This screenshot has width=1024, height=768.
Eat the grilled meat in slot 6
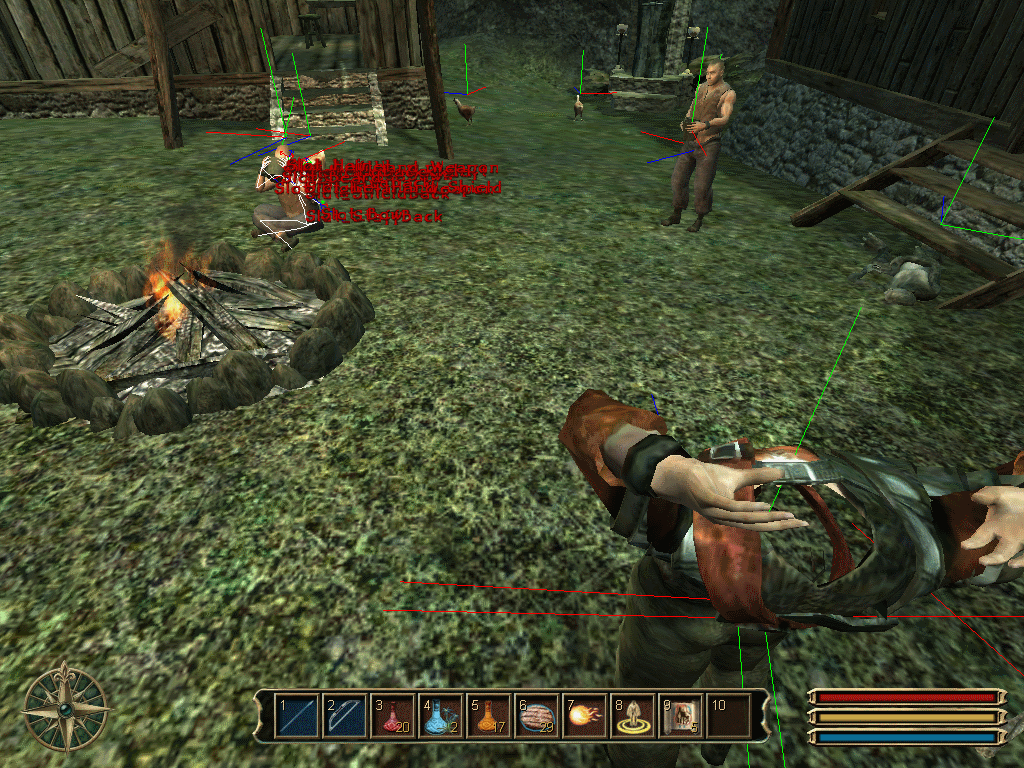[537, 716]
